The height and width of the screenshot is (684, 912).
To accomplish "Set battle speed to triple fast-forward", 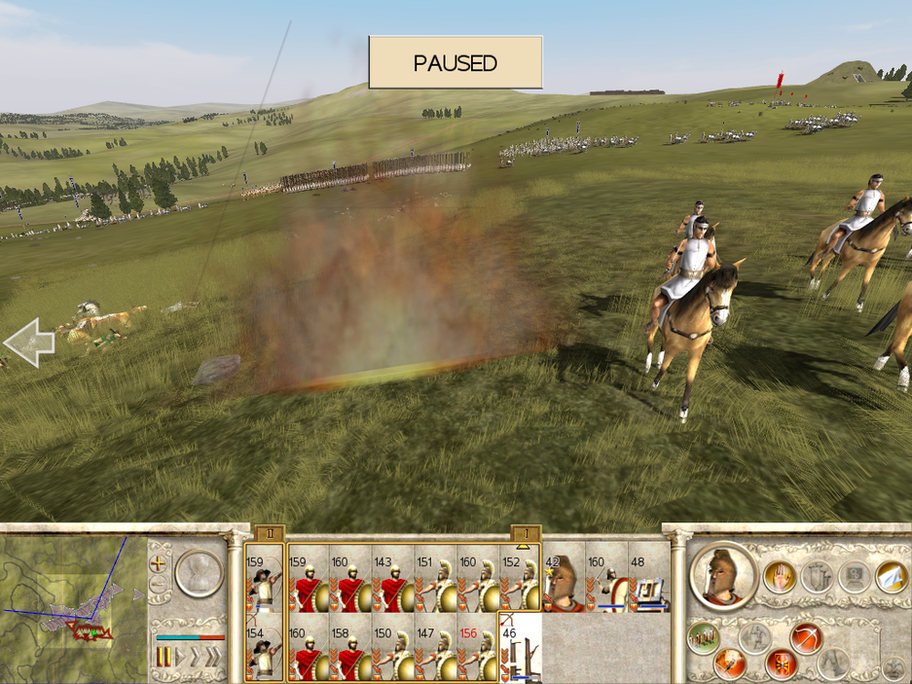I will tap(214, 656).
